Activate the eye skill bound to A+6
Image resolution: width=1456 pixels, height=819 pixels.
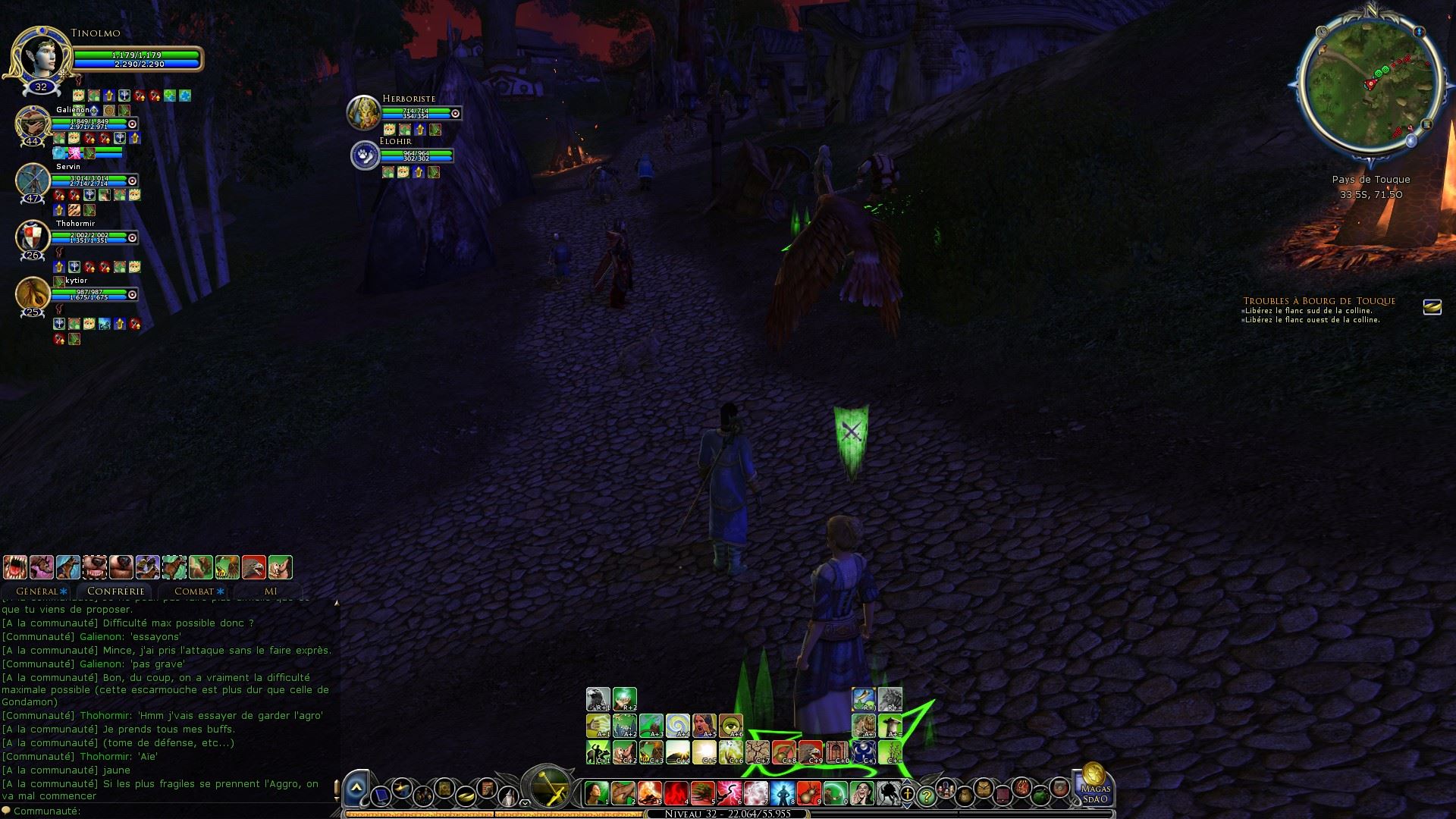point(730,726)
